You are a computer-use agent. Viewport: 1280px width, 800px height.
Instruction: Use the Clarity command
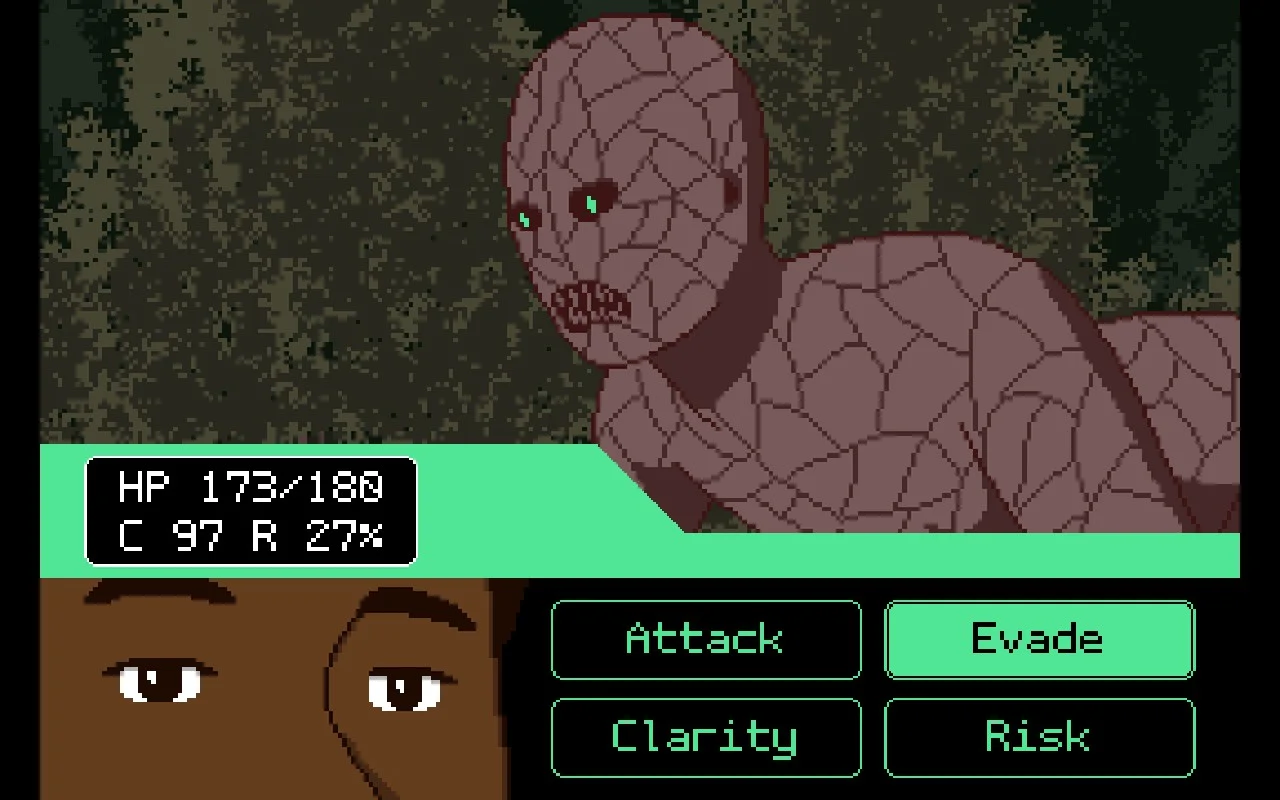[x=704, y=737]
